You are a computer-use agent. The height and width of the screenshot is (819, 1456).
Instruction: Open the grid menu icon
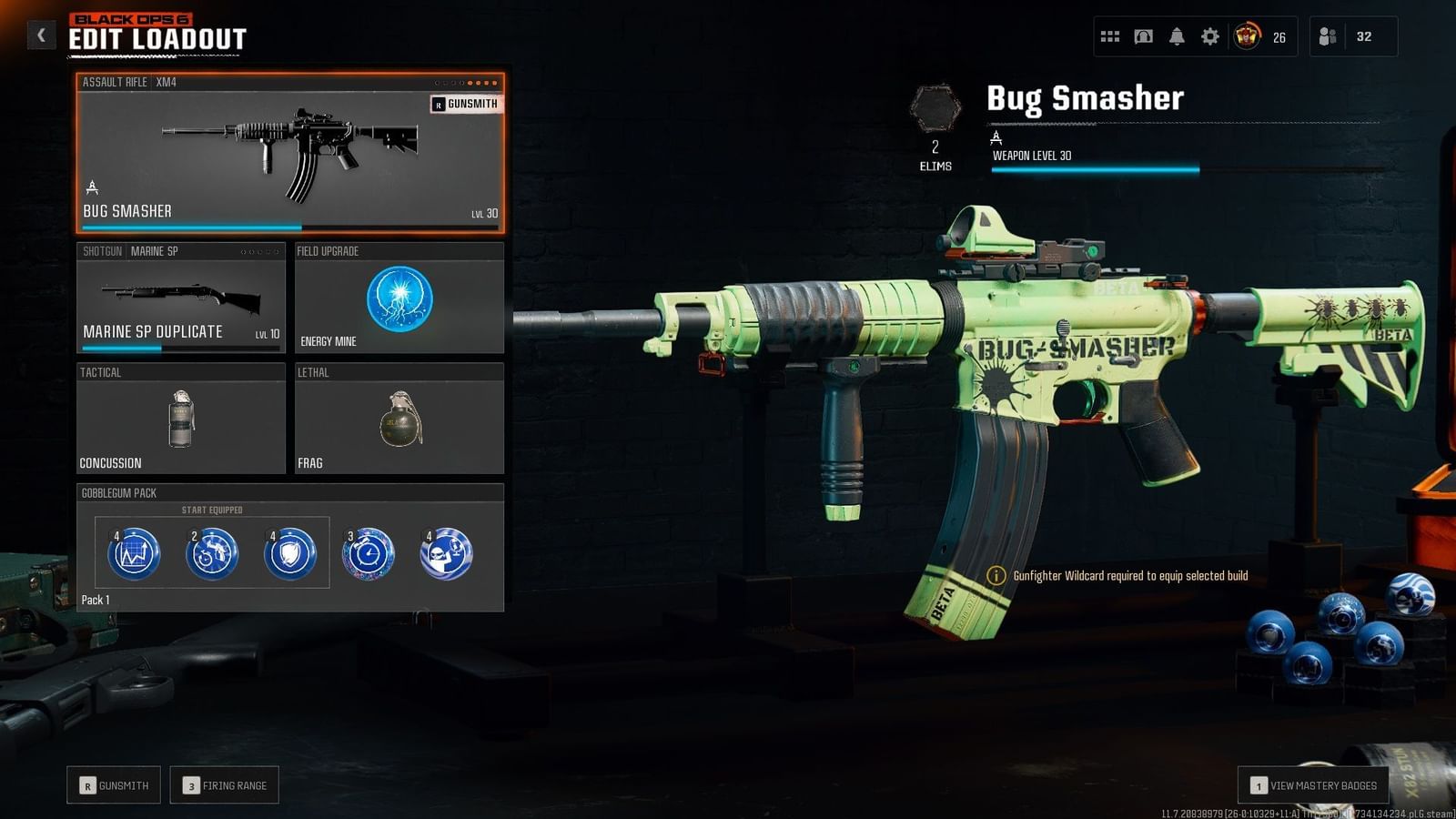pos(1110,36)
